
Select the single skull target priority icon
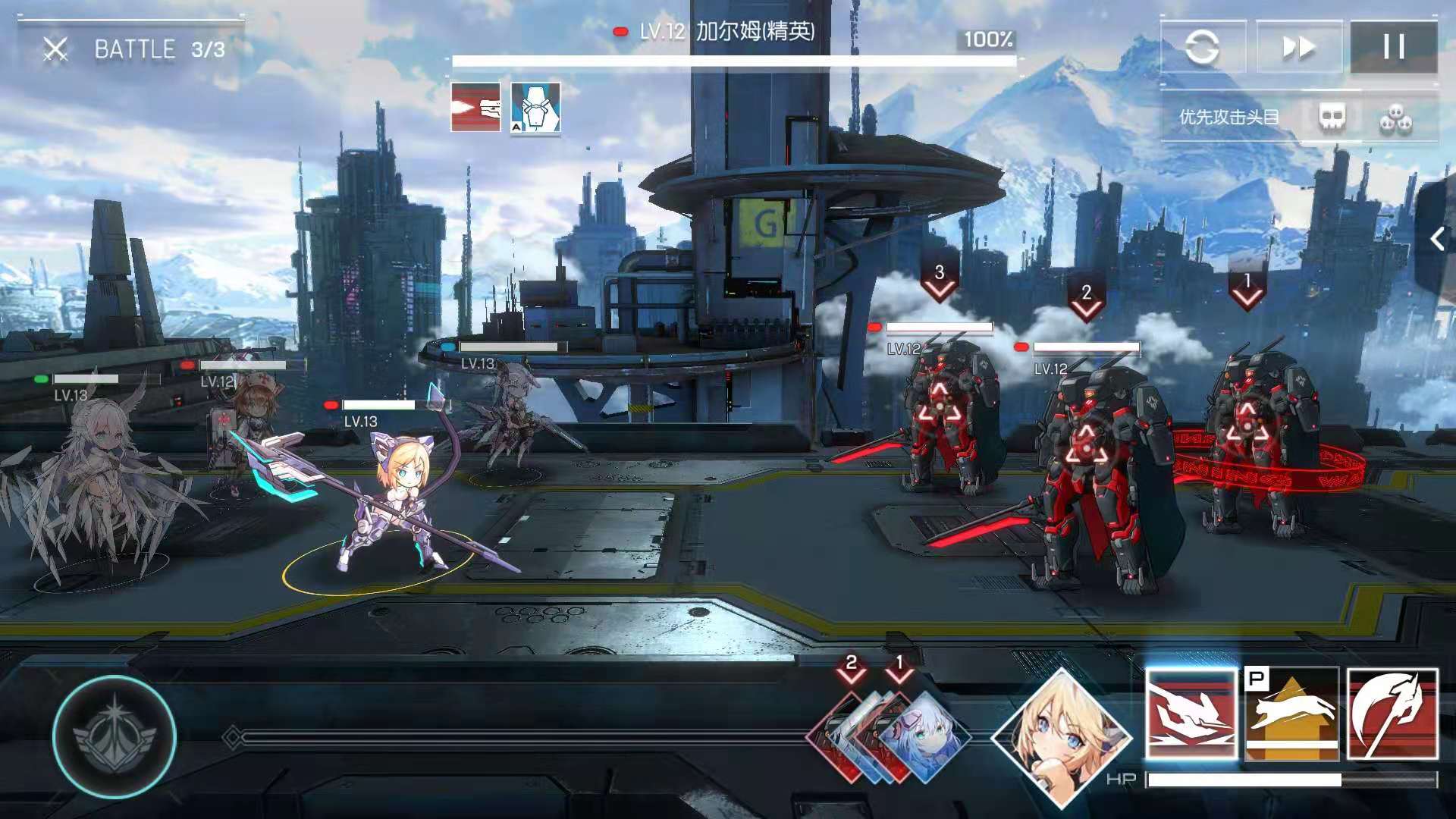click(1332, 118)
